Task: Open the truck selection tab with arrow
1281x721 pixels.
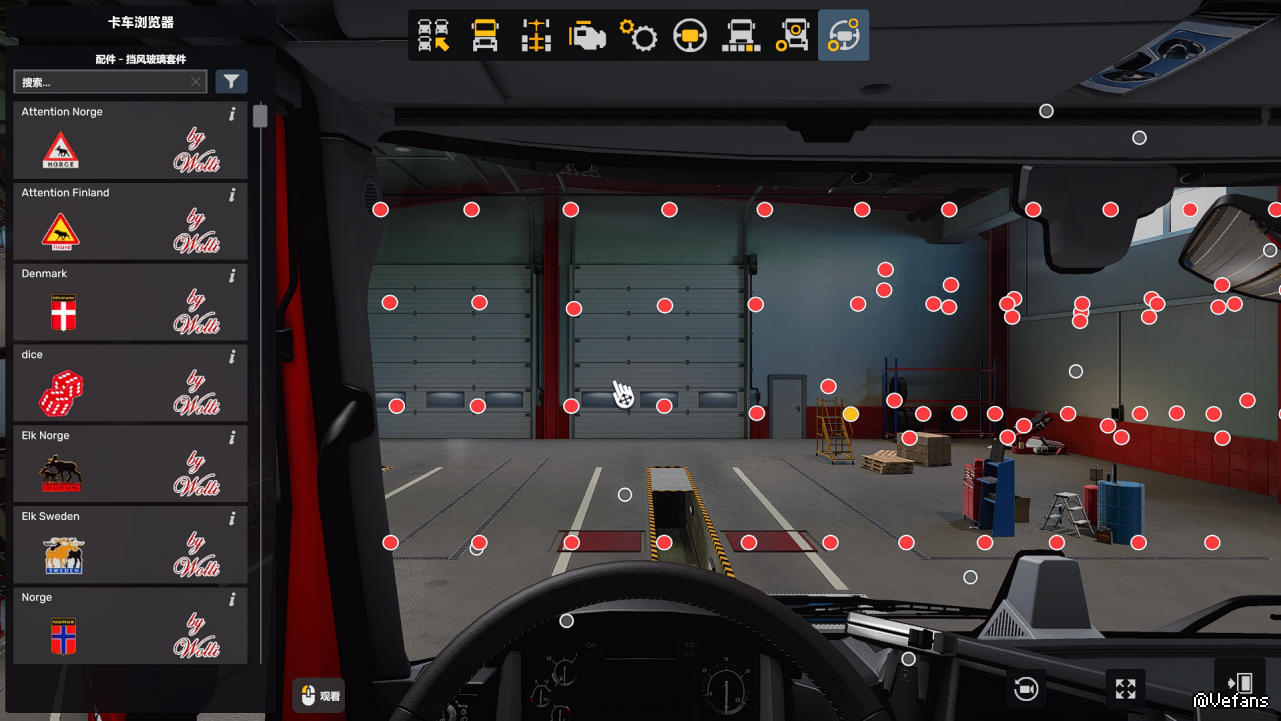Action: (x=433, y=35)
